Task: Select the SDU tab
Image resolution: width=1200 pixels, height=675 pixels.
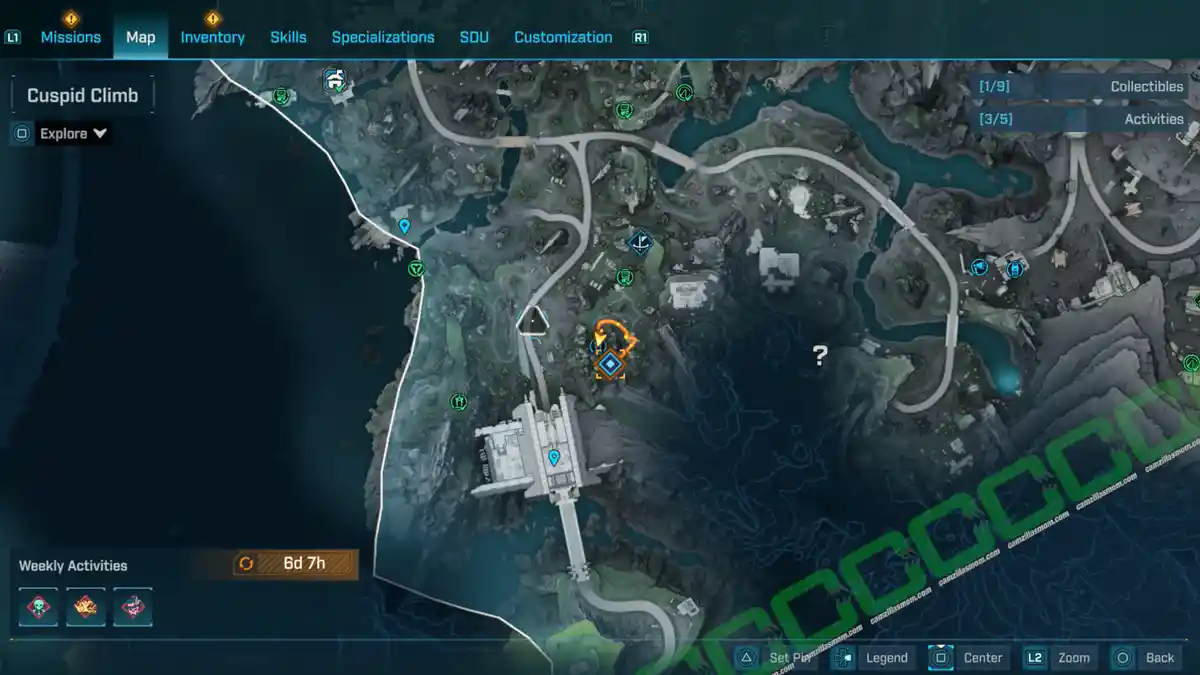Action: [474, 37]
